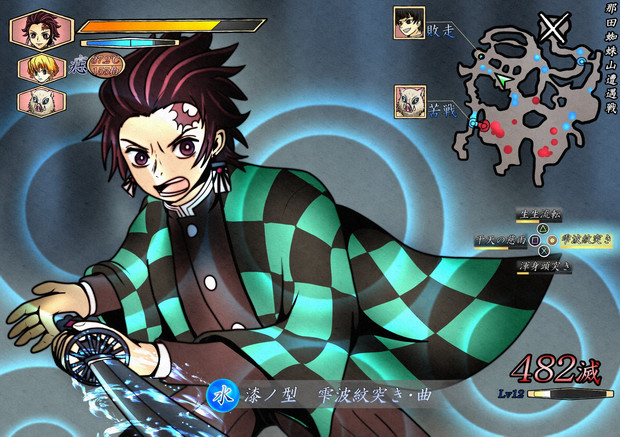Activate the 干天の慈雨 skill
Image resolution: width=620 pixels, height=437 pixels.
coord(501,241)
